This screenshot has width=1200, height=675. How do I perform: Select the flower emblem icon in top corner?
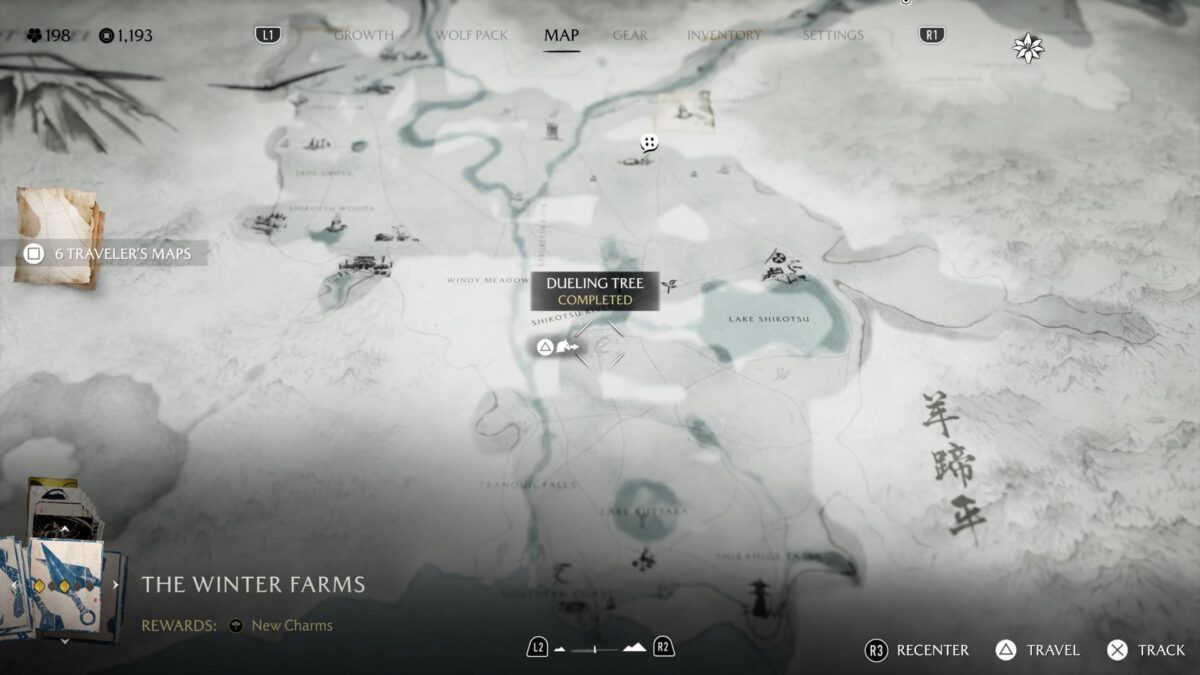1028,47
